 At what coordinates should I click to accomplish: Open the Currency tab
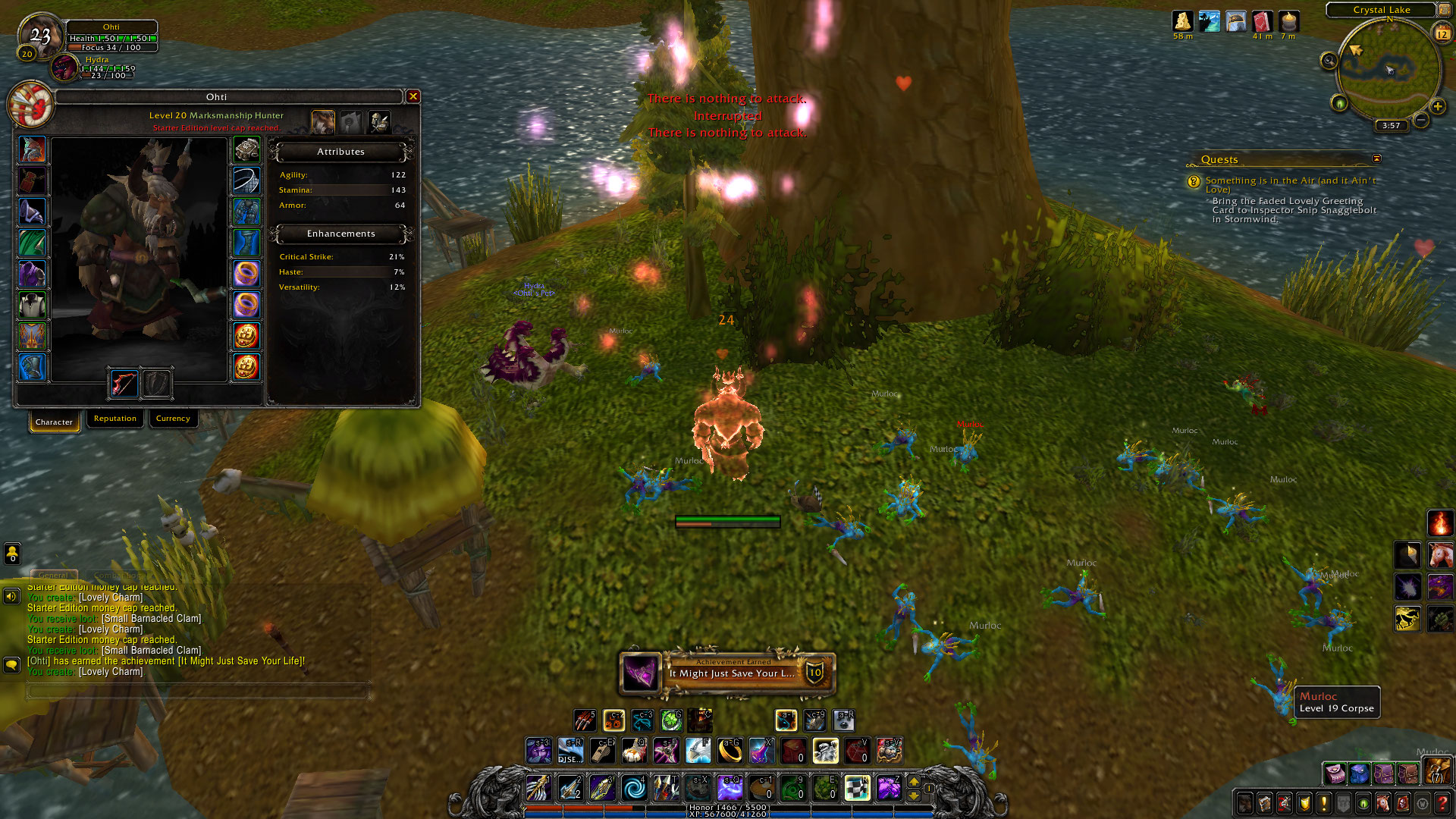173,419
